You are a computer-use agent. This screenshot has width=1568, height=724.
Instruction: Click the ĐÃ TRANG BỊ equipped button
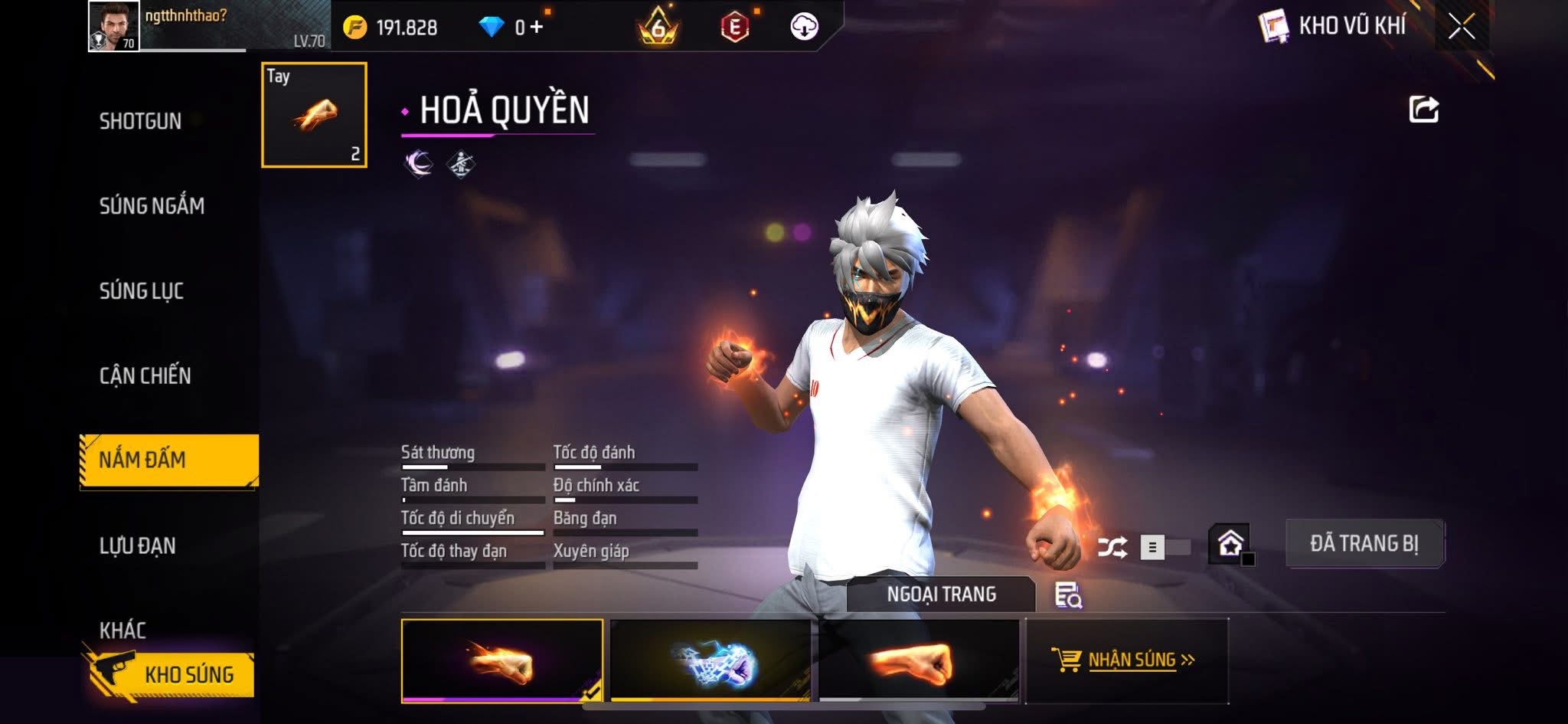tap(1364, 543)
